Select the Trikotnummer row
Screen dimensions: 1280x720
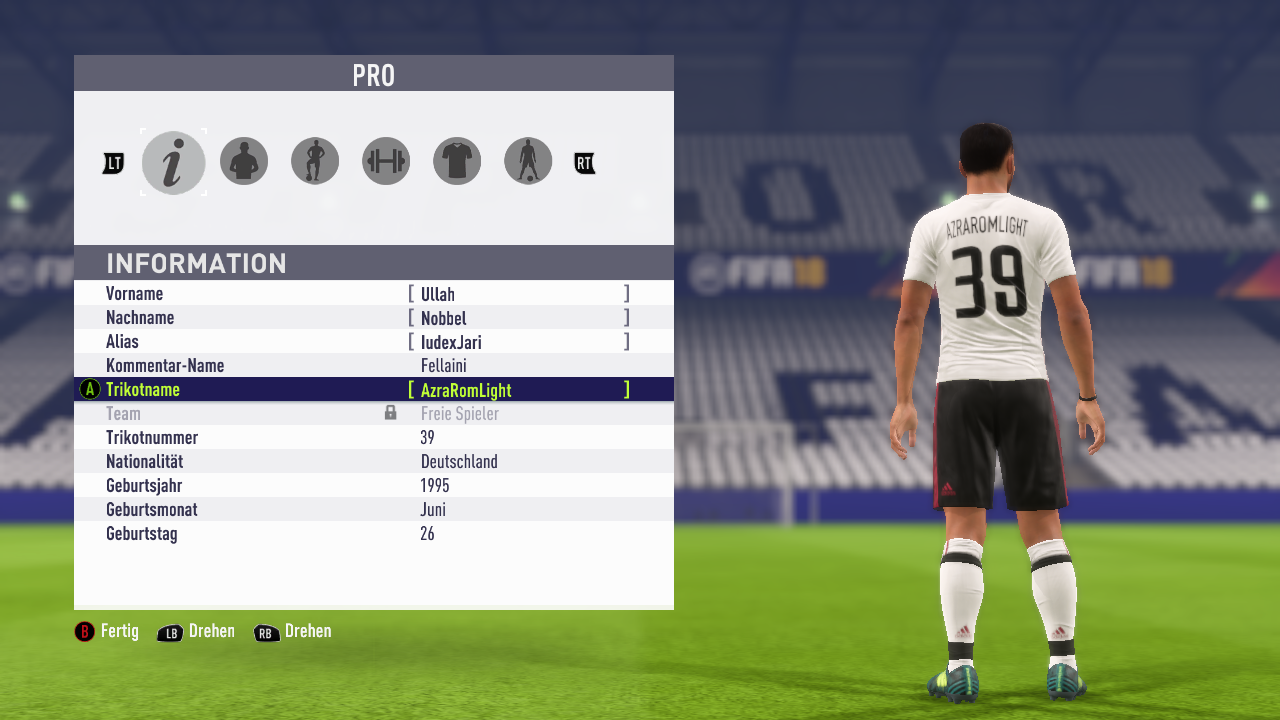pyautogui.click(x=373, y=438)
